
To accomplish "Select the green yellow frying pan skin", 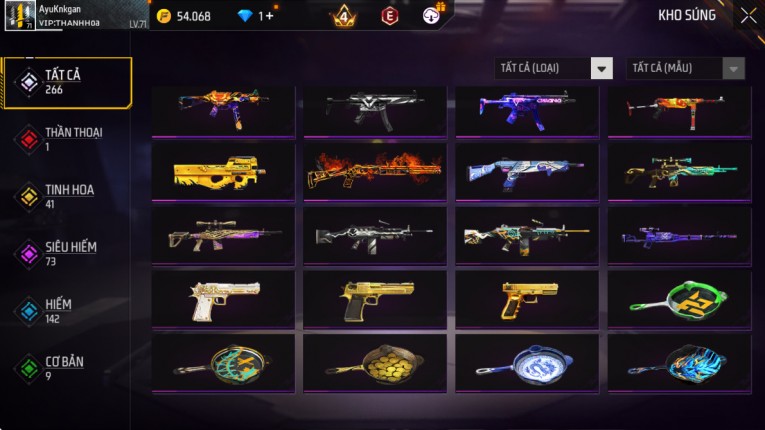I will (x=679, y=299).
